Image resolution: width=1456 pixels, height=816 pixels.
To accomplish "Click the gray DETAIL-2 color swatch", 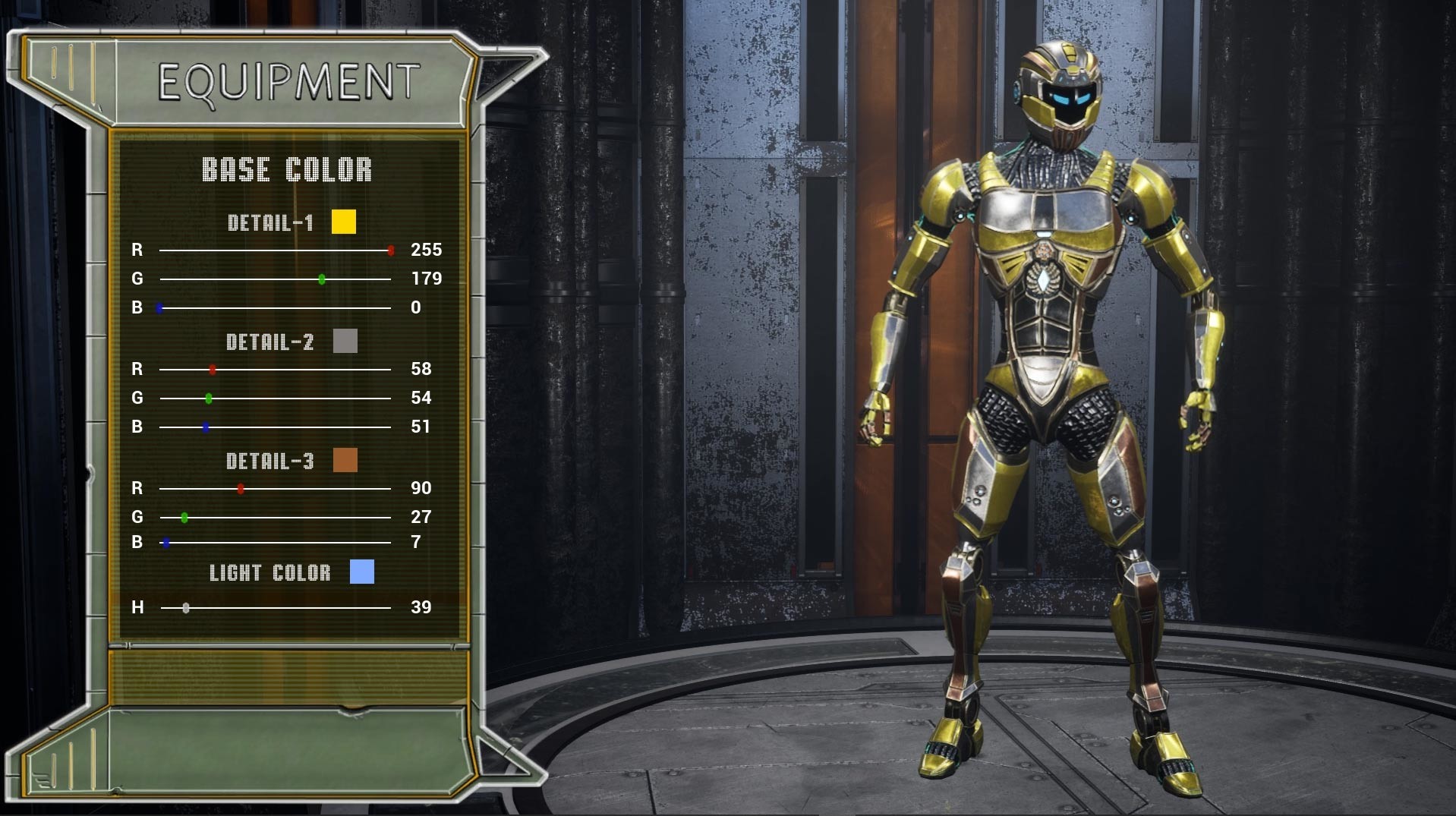I will tap(344, 342).
